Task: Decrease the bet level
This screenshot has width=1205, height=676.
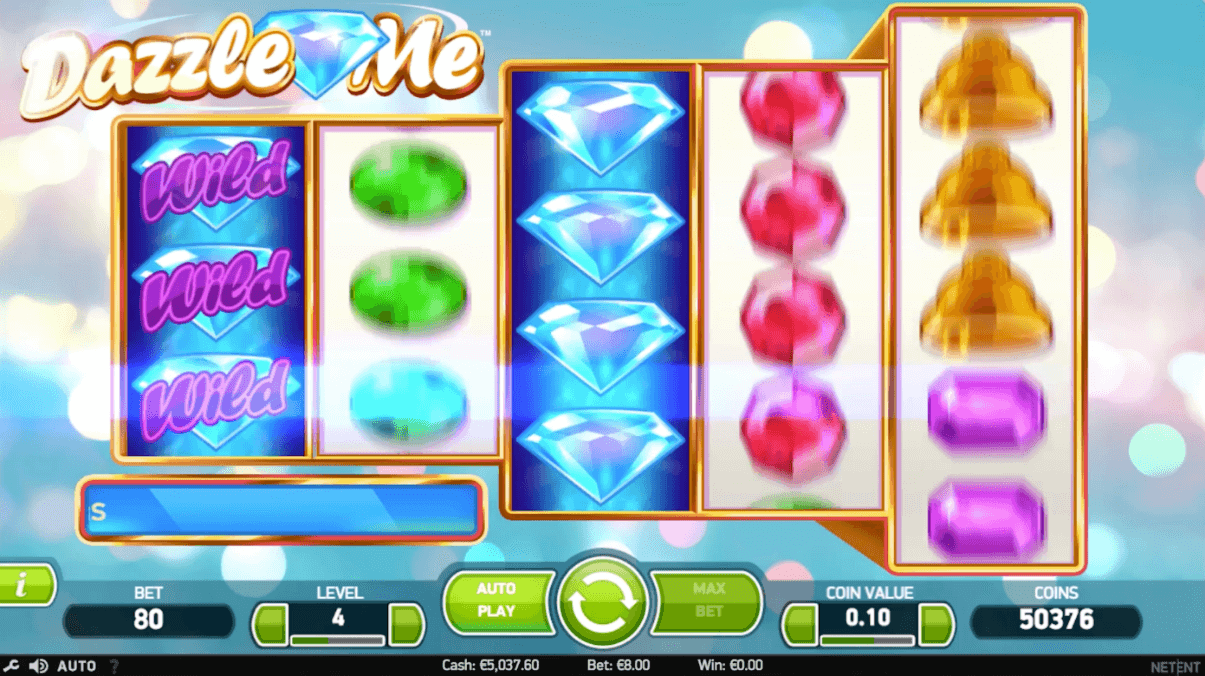Action: click(270, 625)
